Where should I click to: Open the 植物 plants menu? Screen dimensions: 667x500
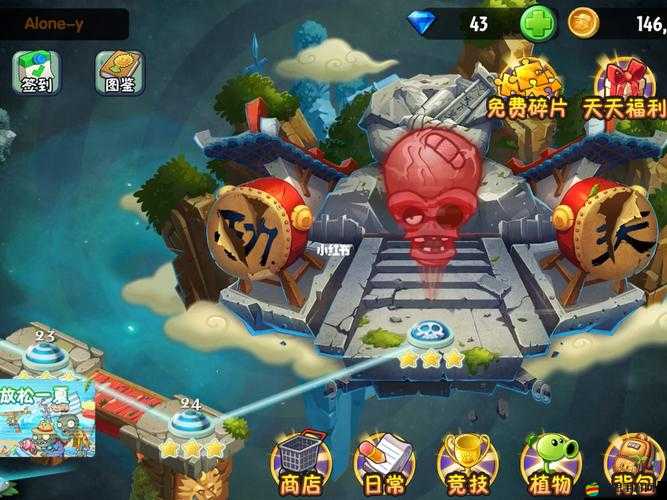(551, 462)
